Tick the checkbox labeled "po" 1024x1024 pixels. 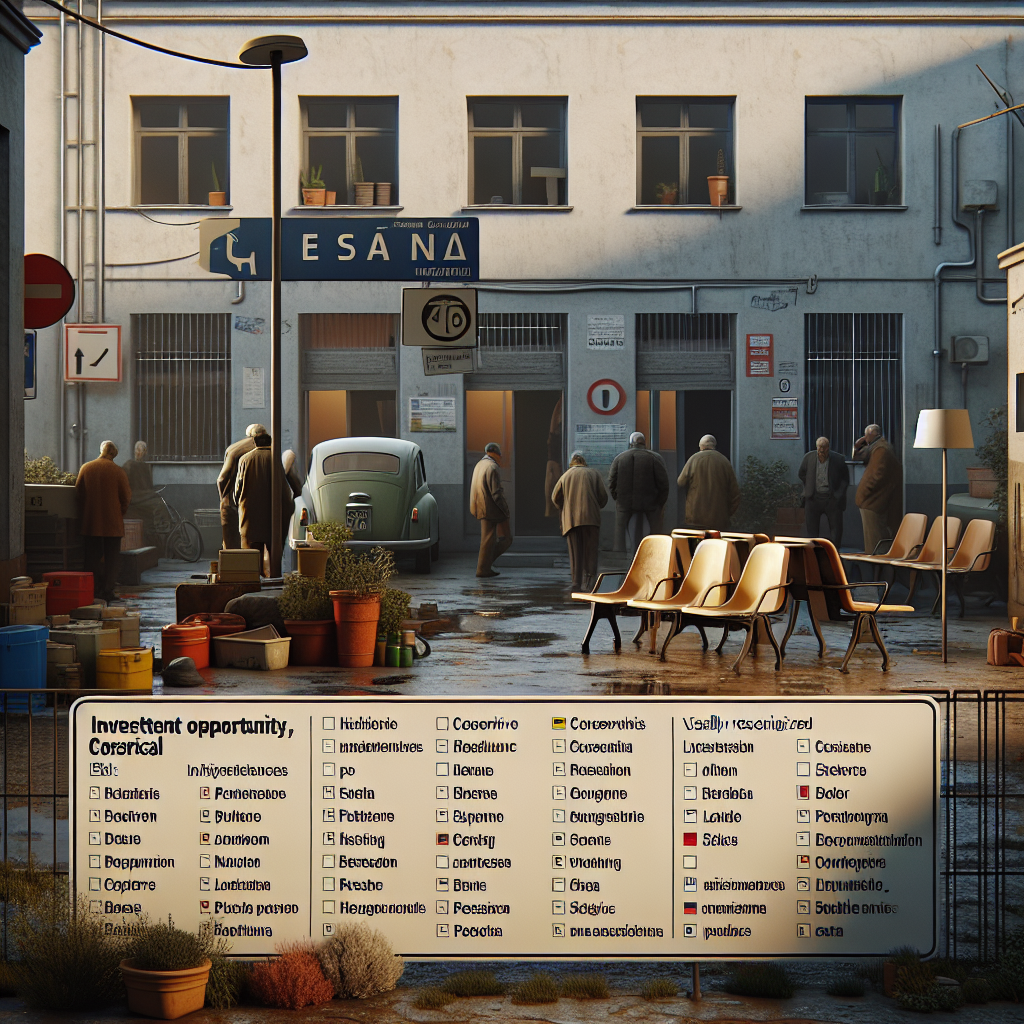(x=329, y=770)
